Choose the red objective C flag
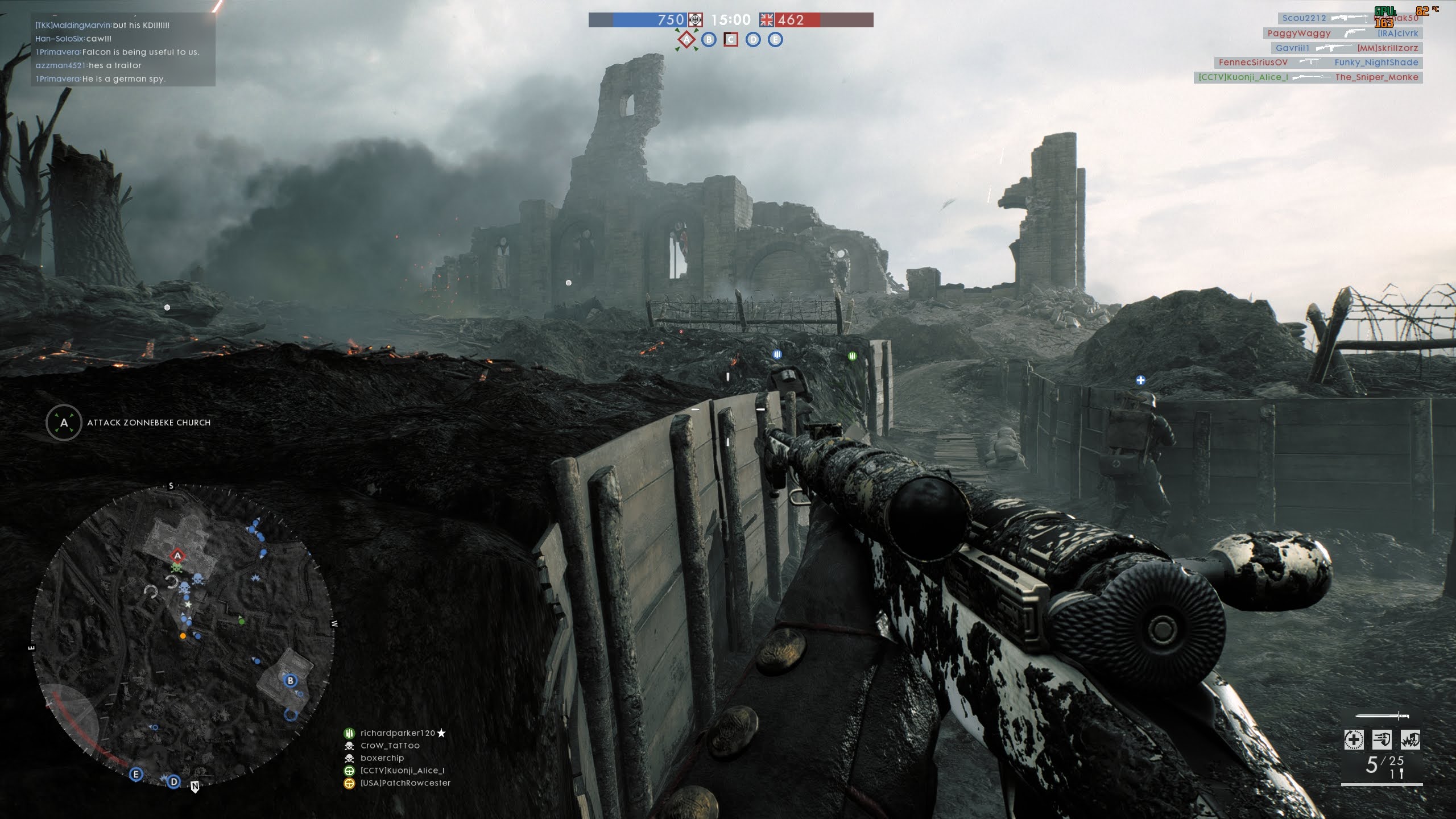The width and height of the screenshot is (1456, 819). pos(731,40)
